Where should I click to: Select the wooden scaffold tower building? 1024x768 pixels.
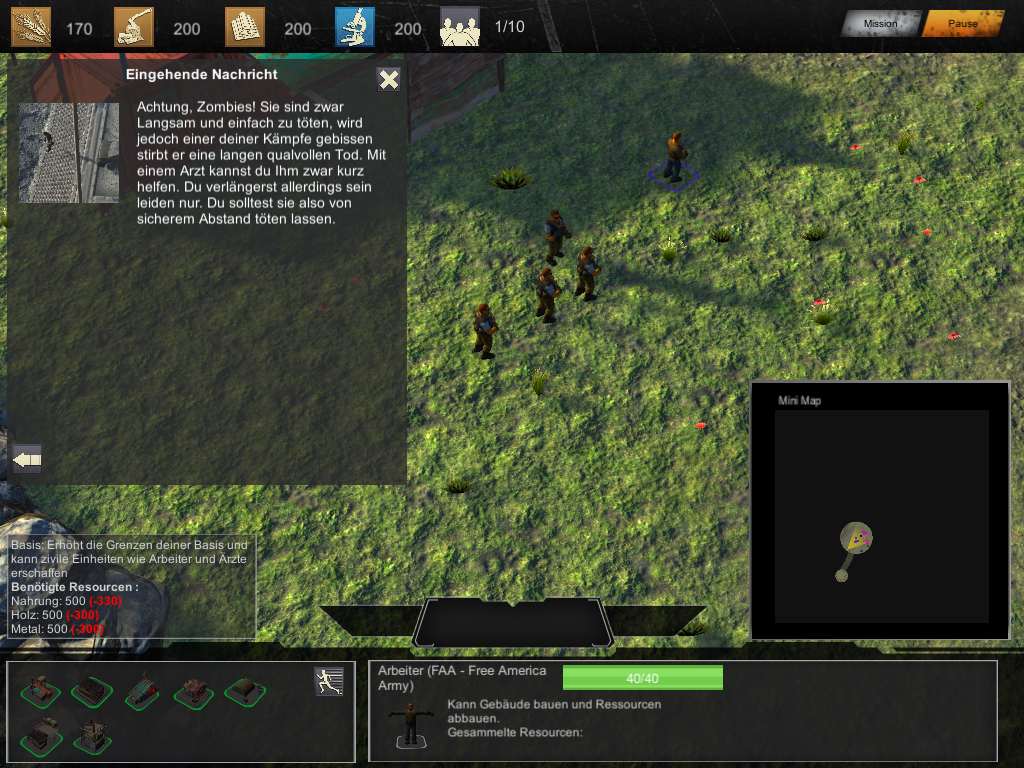pyautogui.click(x=92, y=735)
